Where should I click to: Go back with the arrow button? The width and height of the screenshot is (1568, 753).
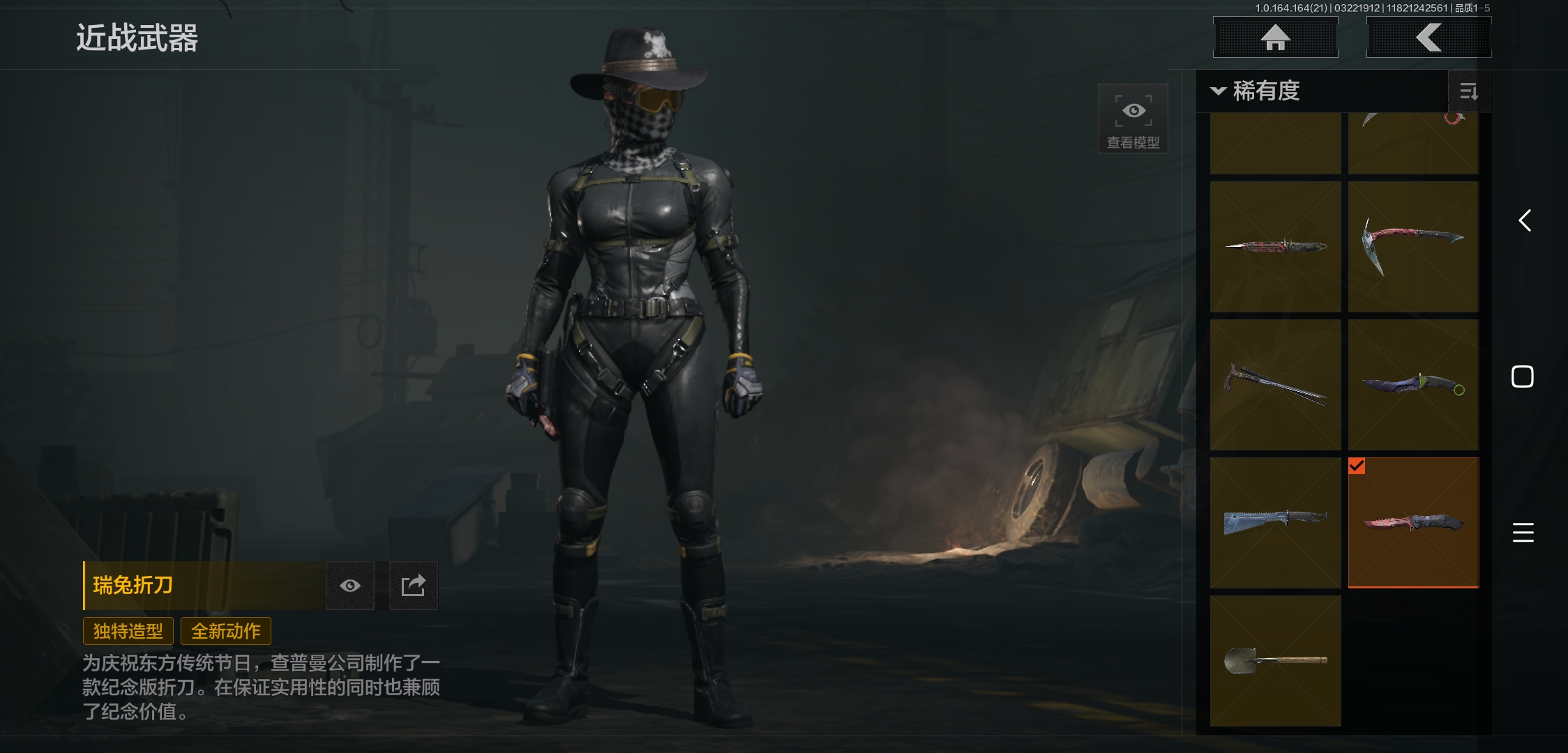click(x=1428, y=38)
